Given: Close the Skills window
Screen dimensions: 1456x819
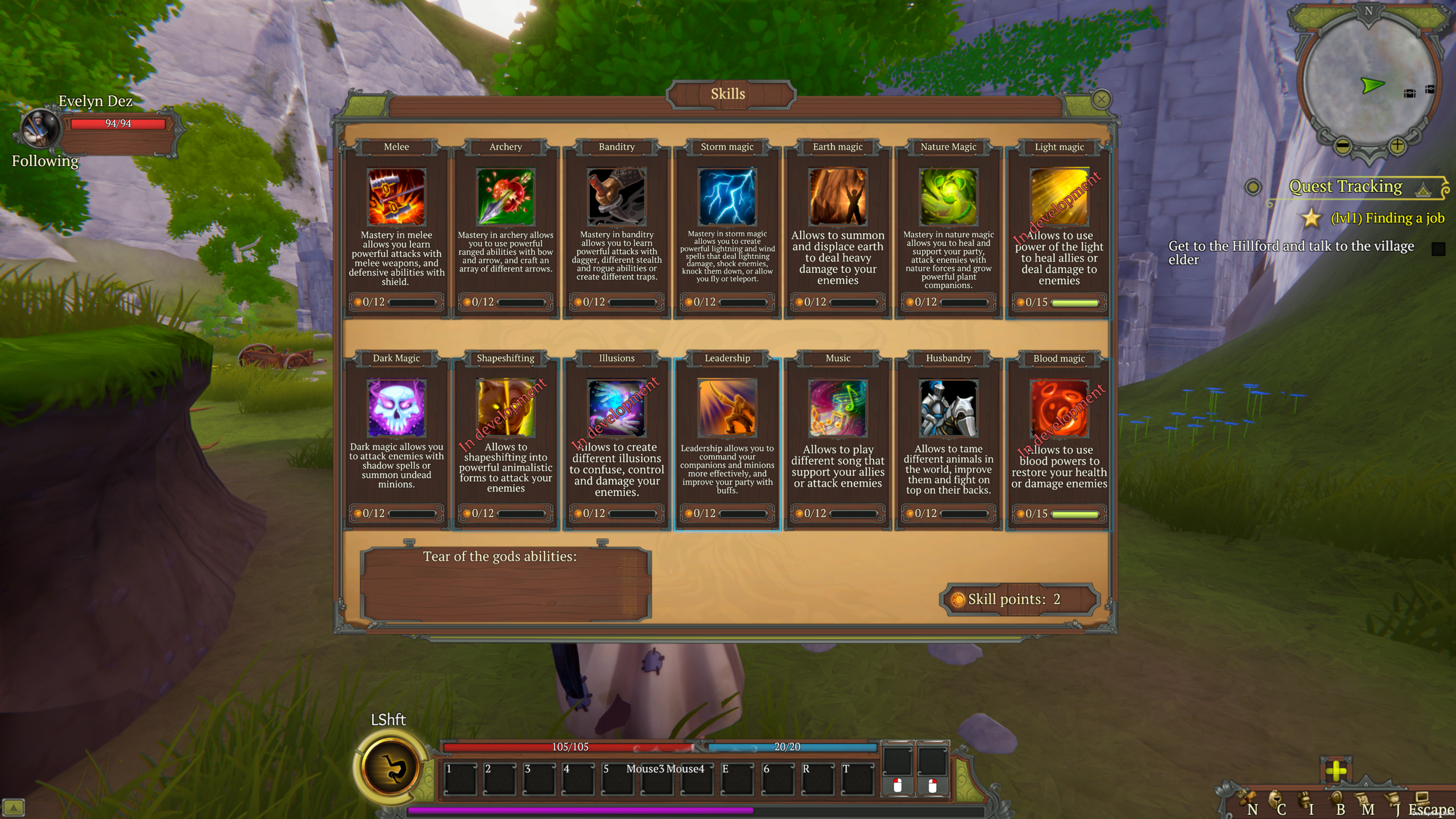Looking at the screenshot, I should coord(1101,100).
